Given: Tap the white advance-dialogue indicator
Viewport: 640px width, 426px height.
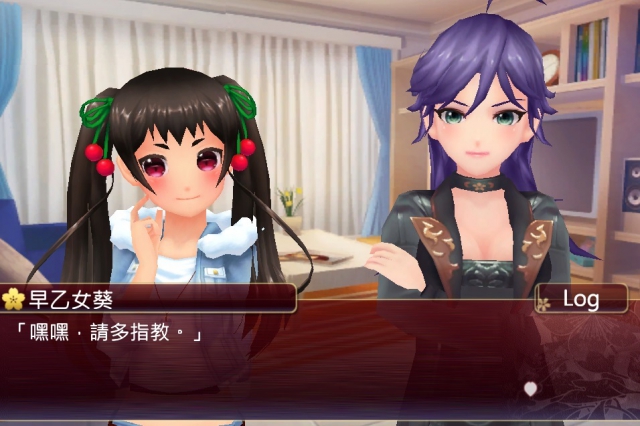Looking at the screenshot, I should click(531, 388).
